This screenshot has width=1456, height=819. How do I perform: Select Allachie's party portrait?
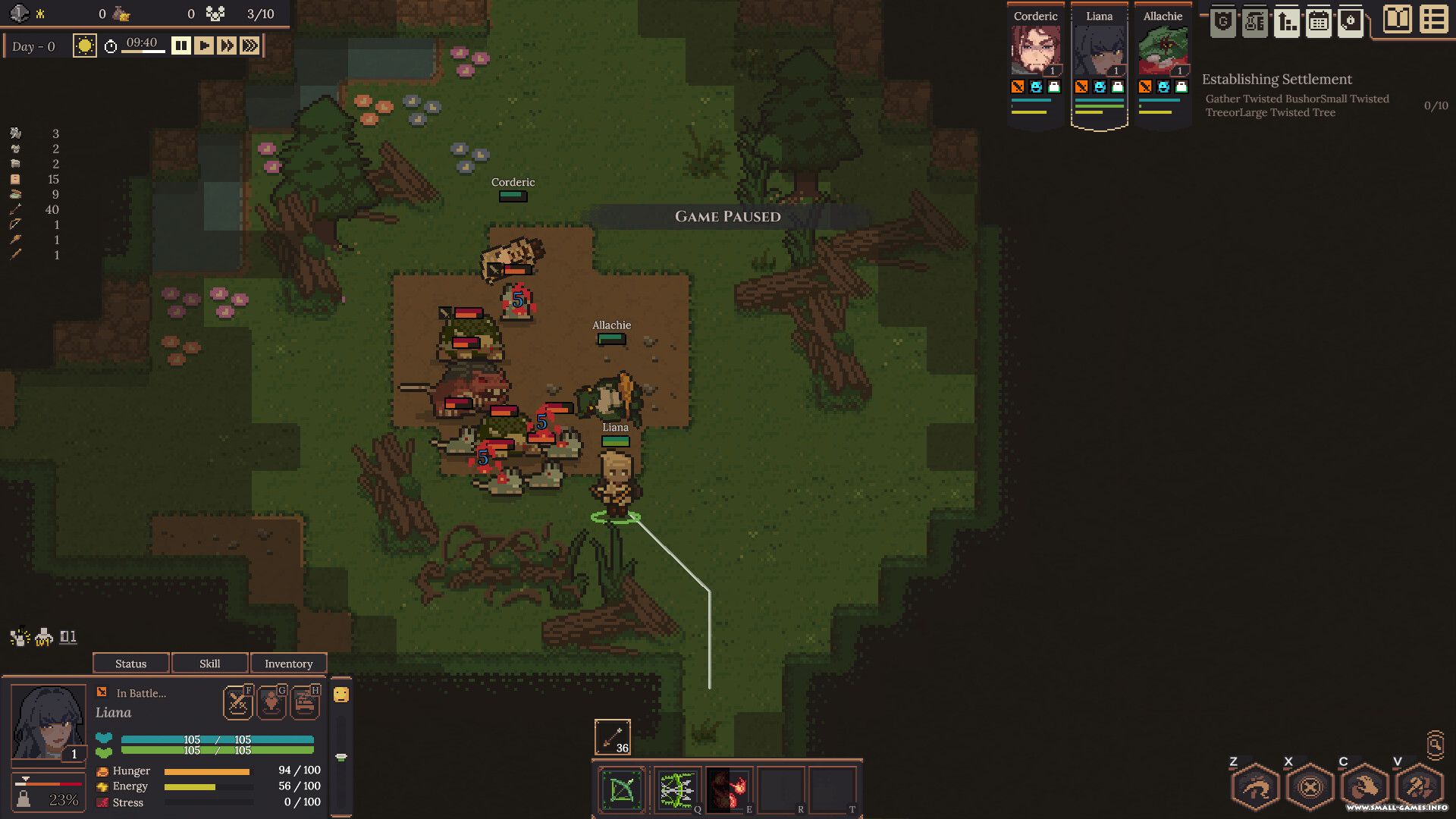(1163, 51)
